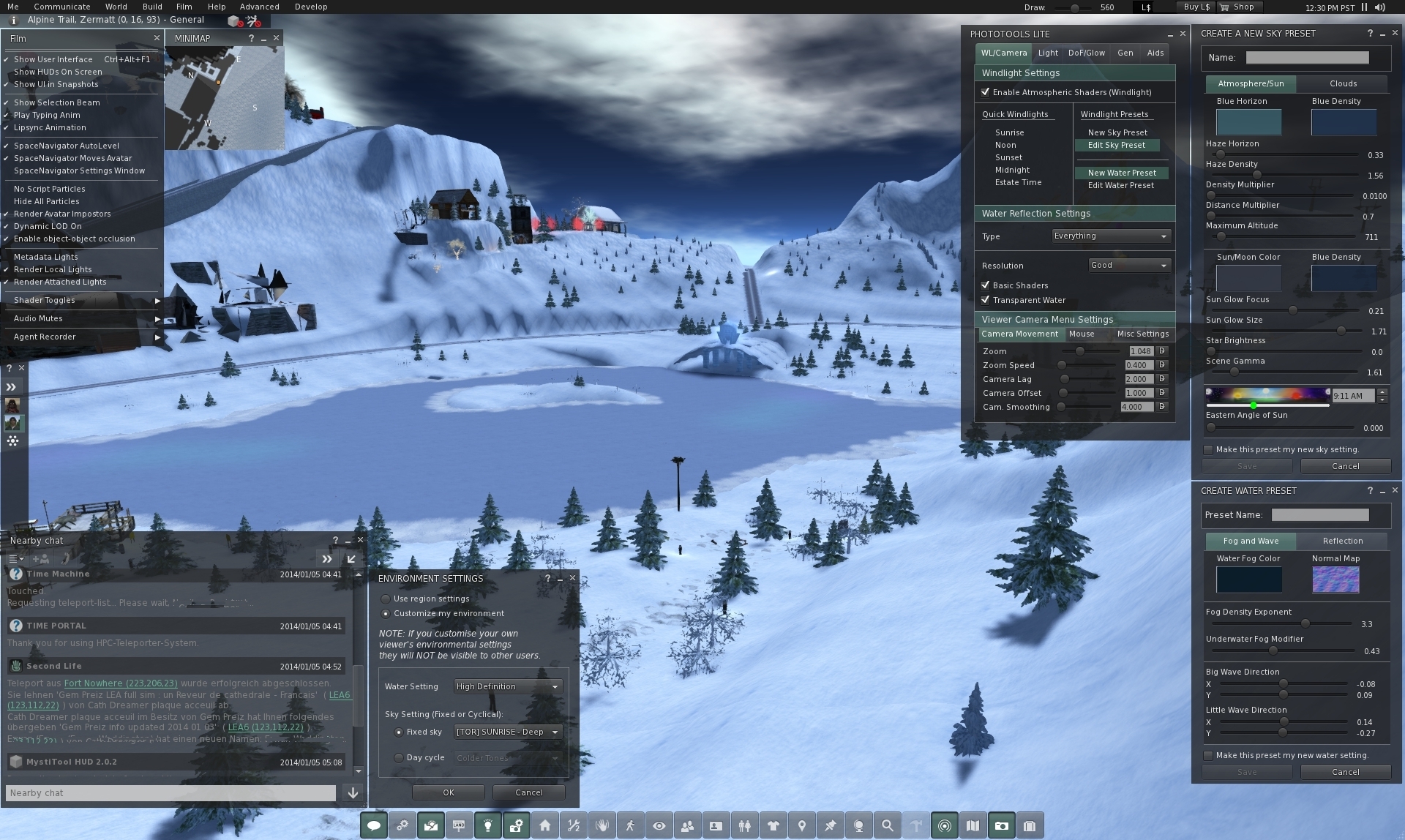Select the Phototools lightbulb icon
Screen dimensions: 1405x840
pyautogui.click(x=488, y=825)
